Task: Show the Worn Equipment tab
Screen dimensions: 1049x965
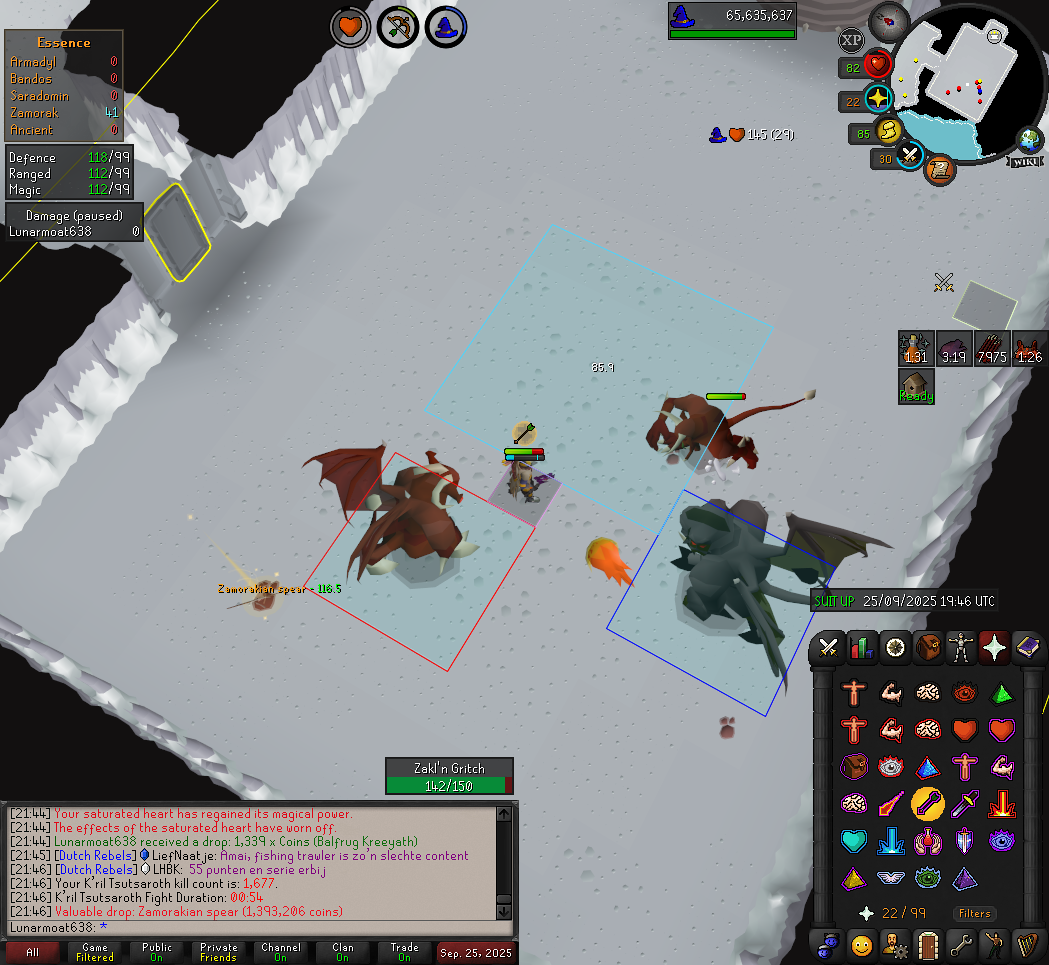Action: pos(961,647)
